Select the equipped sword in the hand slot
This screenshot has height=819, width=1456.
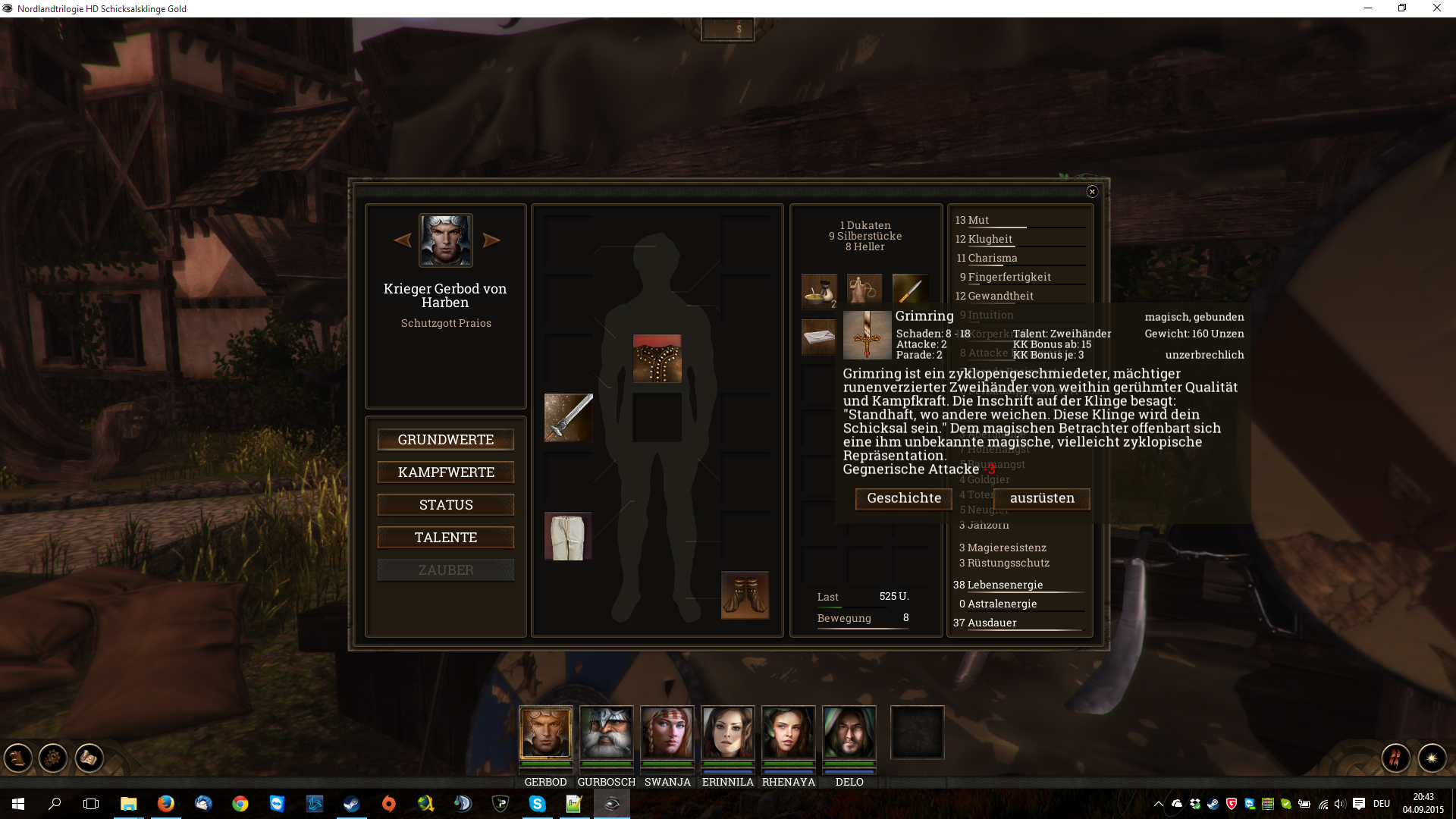tap(569, 417)
